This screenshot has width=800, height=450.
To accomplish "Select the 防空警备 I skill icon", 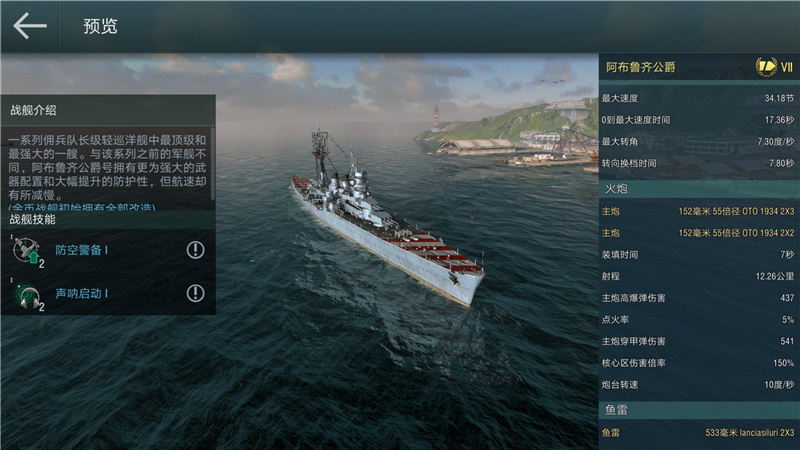I will pos(29,251).
